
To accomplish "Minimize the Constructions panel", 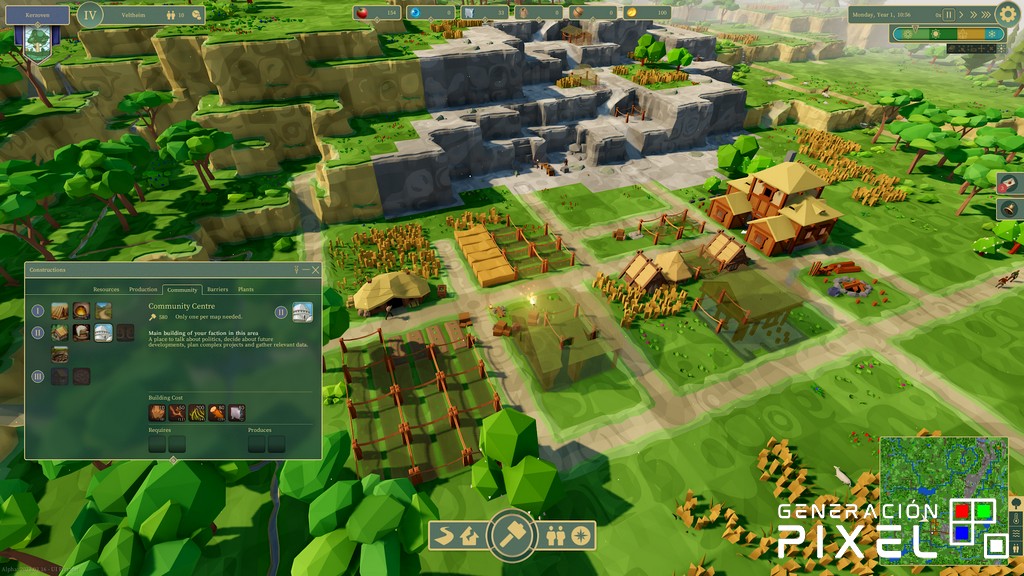I will point(306,270).
